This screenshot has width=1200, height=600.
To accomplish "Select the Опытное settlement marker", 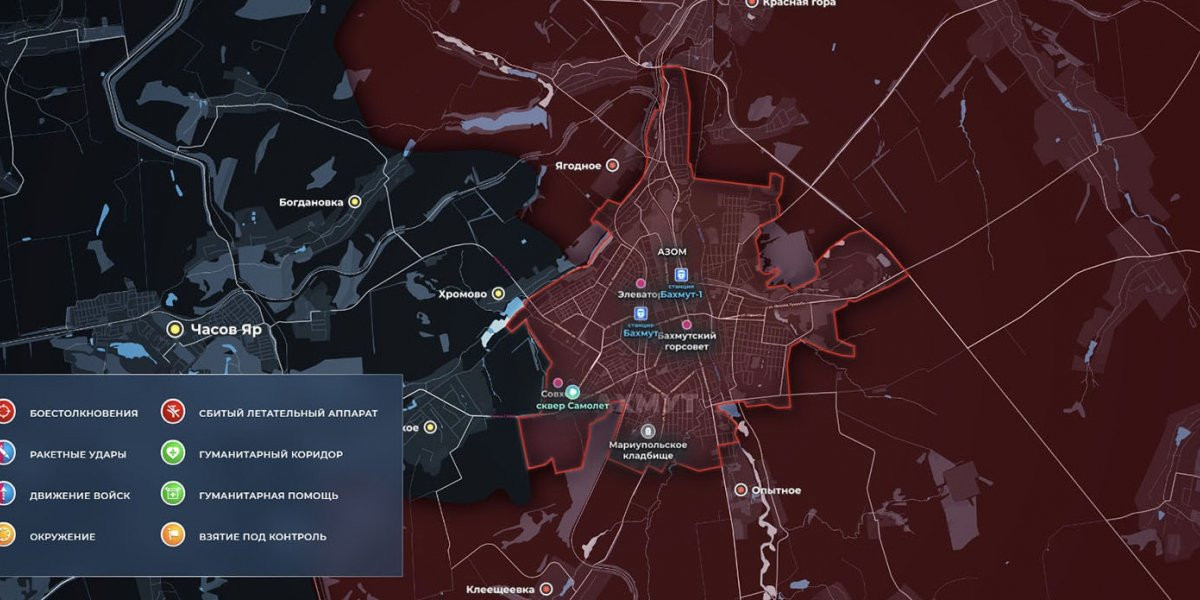I will pyautogui.click(x=741, y=490).
